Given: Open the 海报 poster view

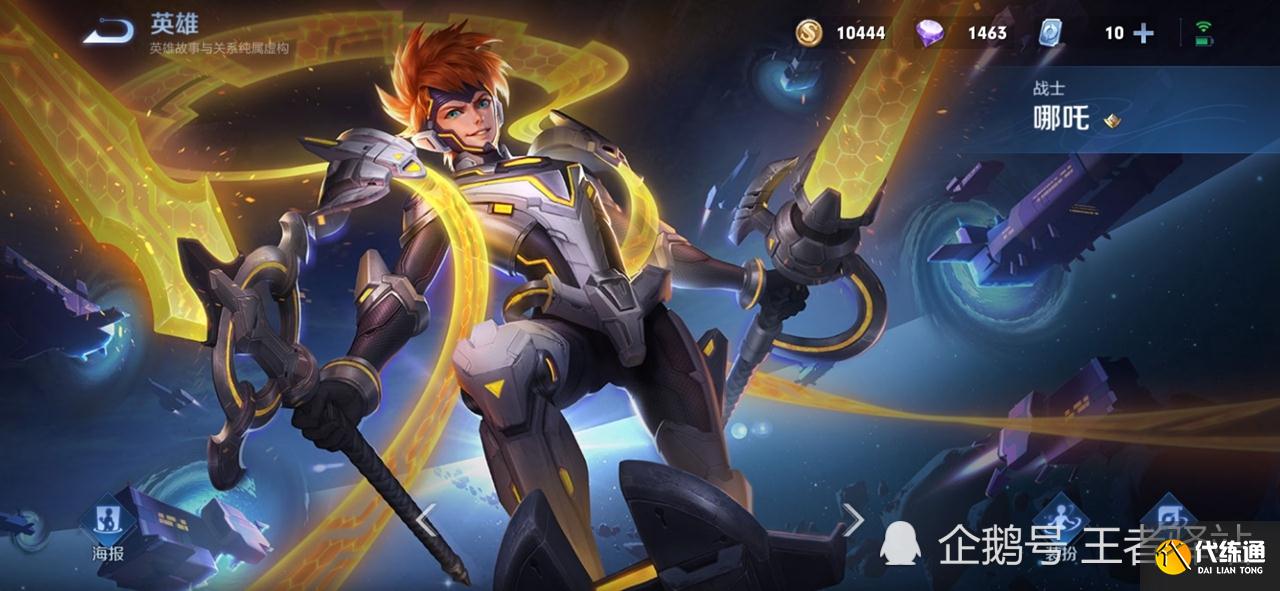Looking at the screenshot, I should (x=107, y=523).
